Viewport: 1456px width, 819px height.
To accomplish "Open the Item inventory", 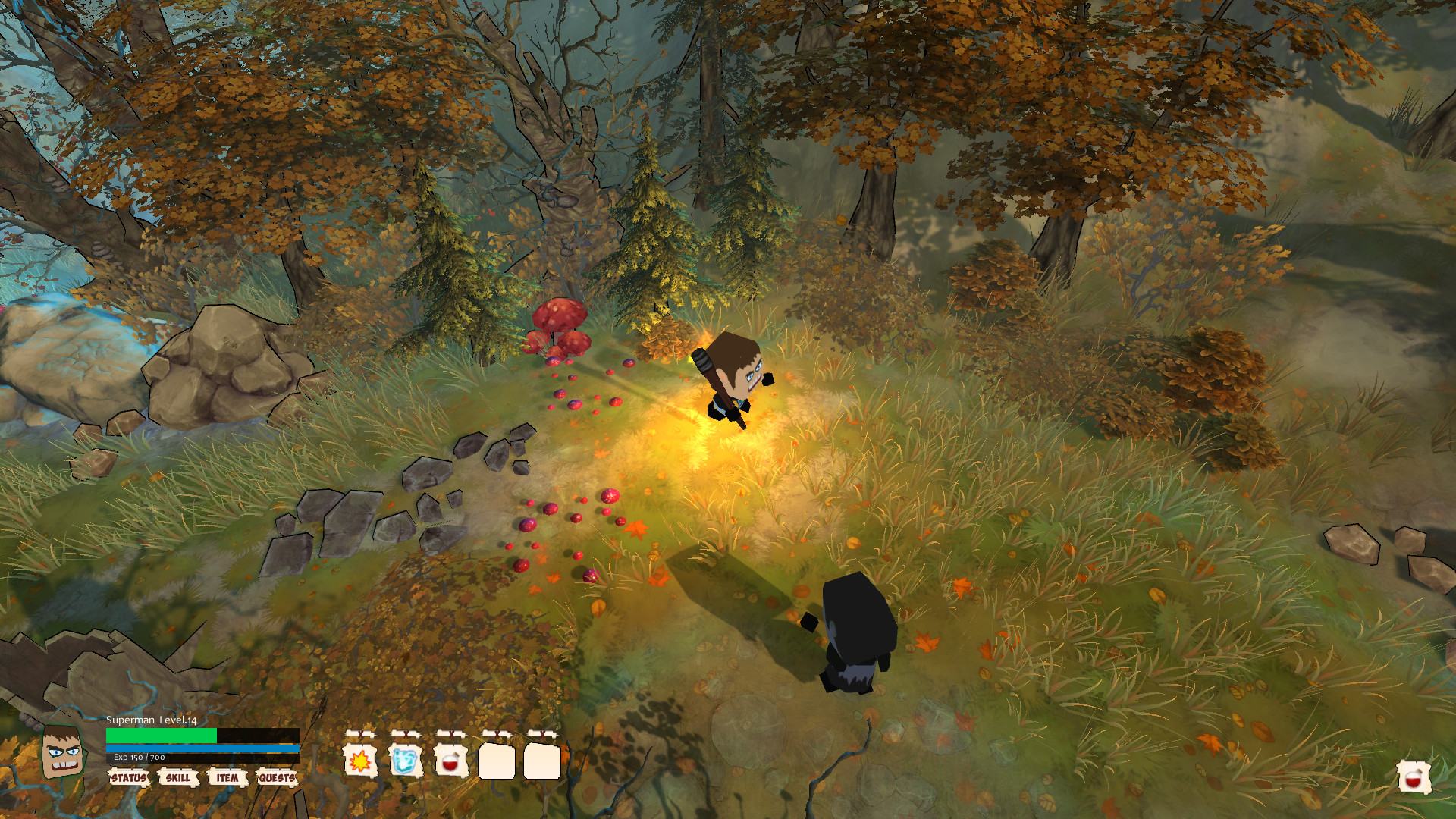I will [x=227, y=778].
